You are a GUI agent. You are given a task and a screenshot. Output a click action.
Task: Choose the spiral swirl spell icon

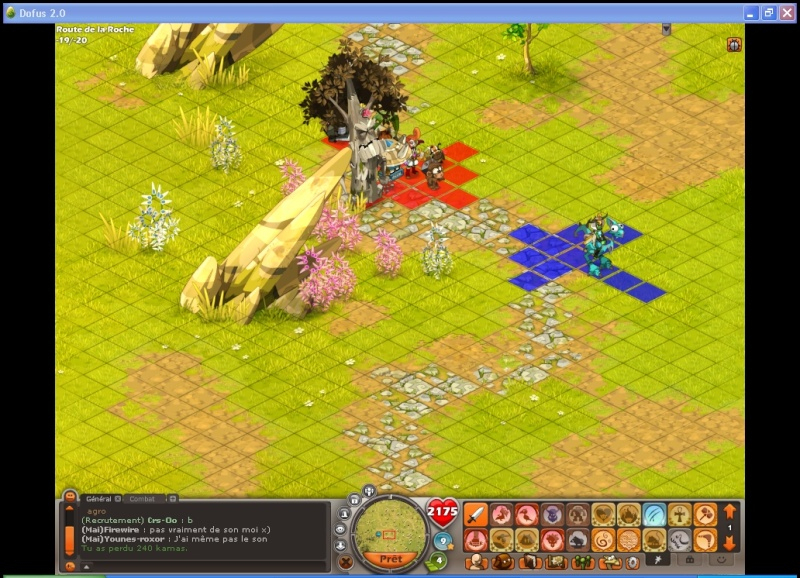(604, 540)
